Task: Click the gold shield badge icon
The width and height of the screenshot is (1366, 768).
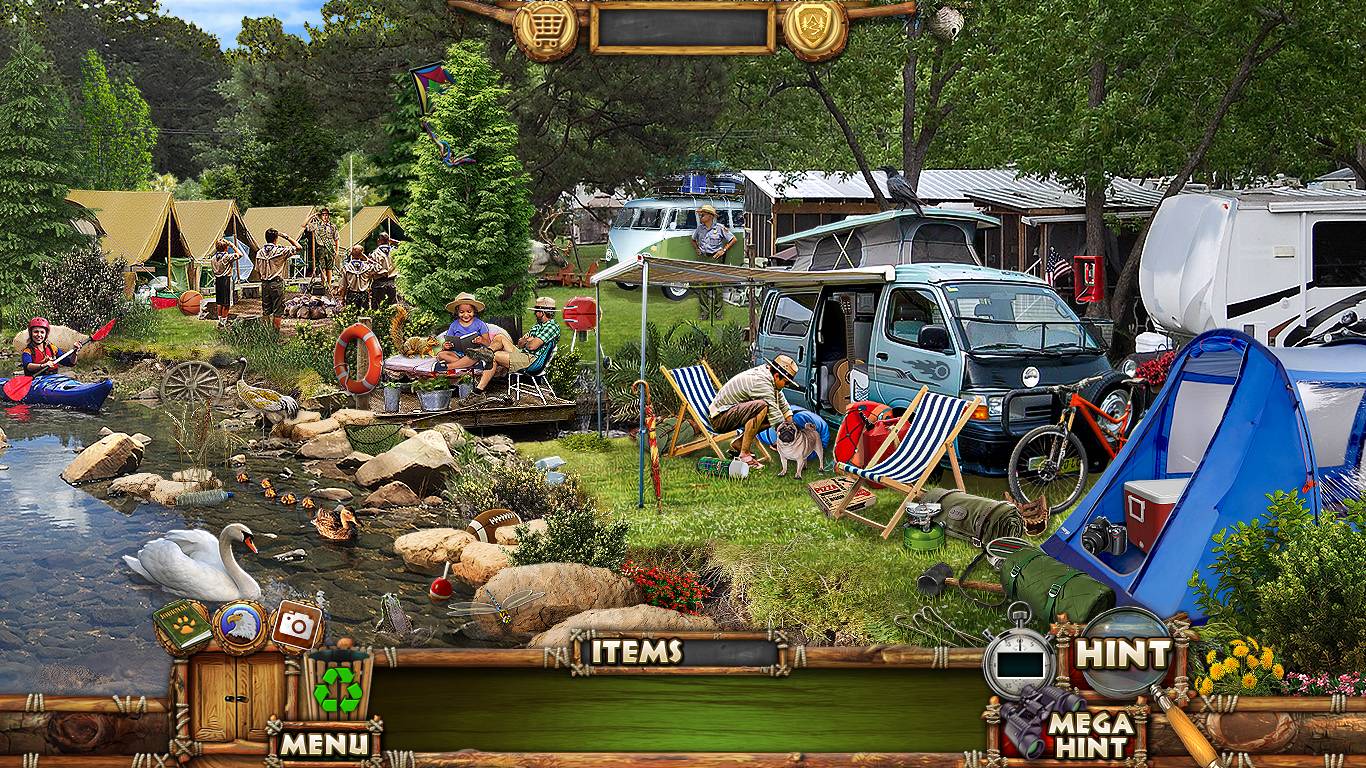Action: click(x=815, y=29)
